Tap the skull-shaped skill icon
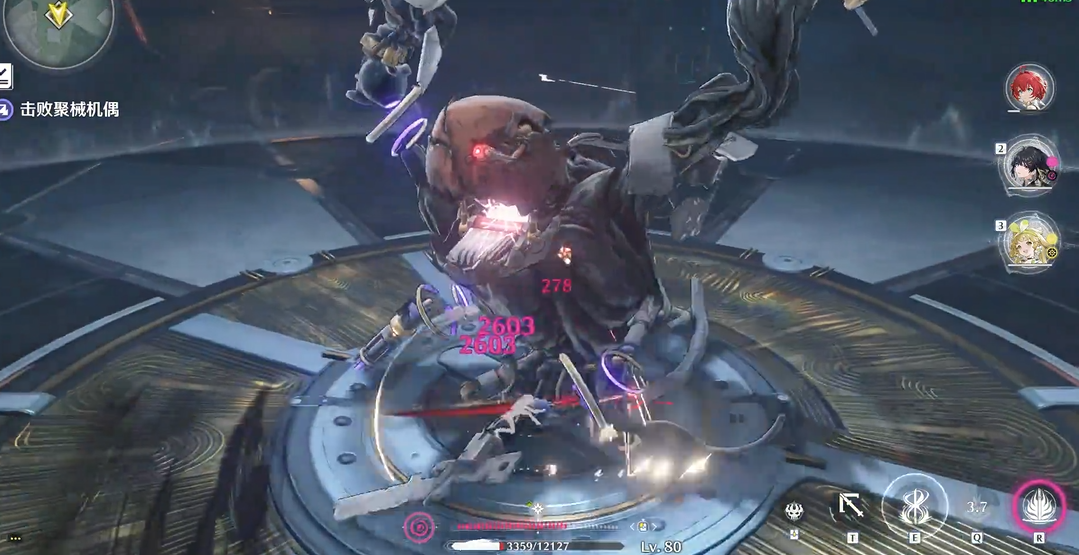 (794, 510)
